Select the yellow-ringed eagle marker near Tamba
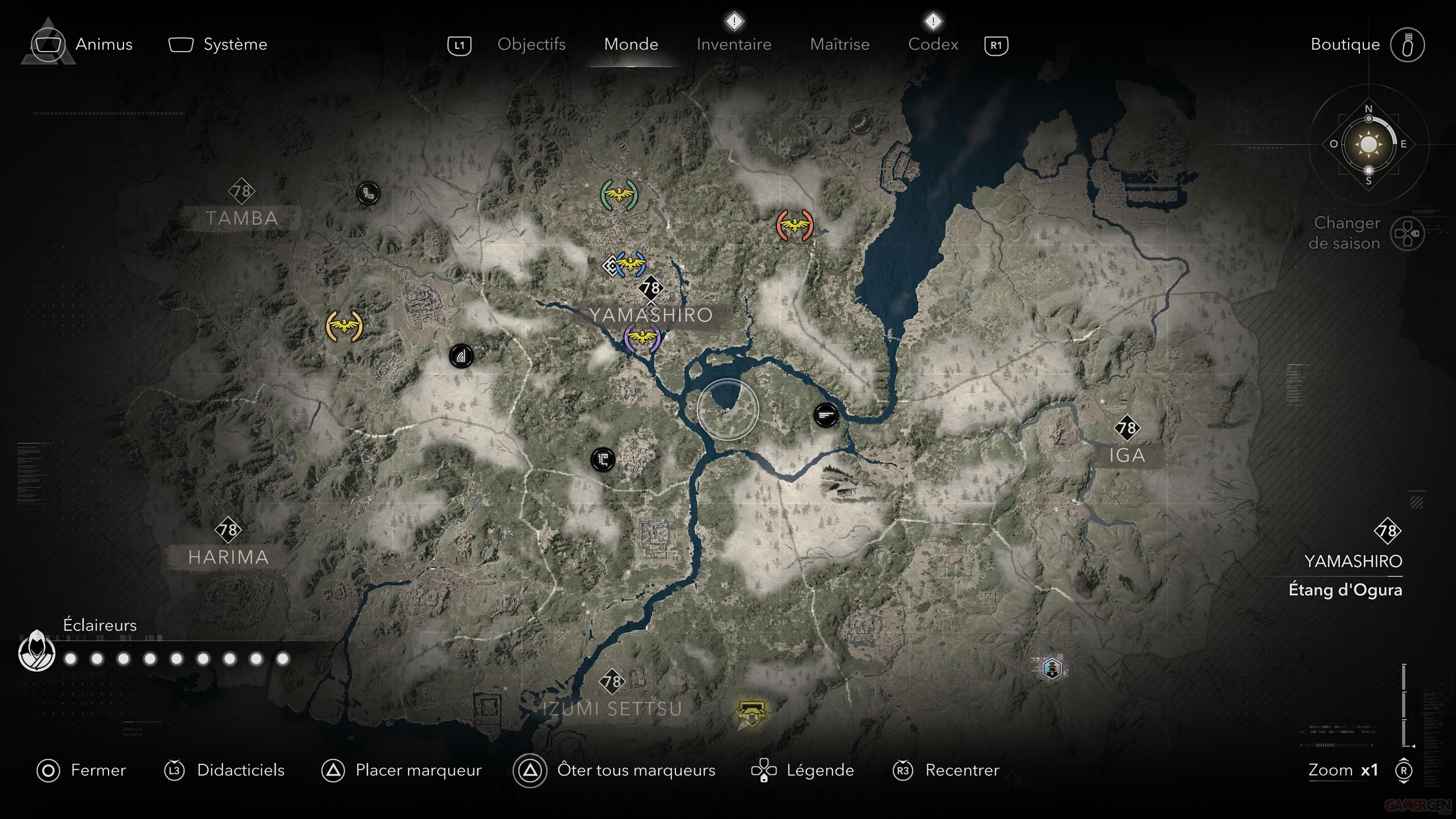This screenshot has height=819, width=1456. pyautogui.click(x=344, y=326)
